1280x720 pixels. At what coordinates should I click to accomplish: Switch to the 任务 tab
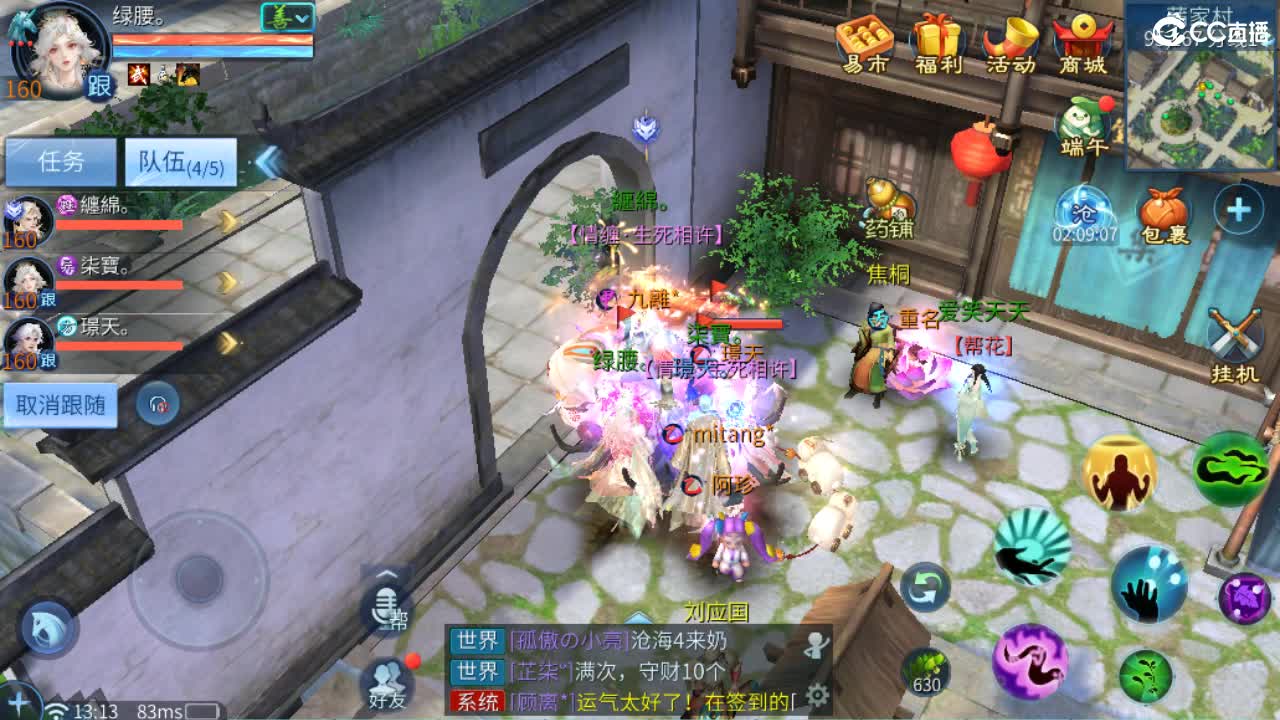tap(60, 160)
